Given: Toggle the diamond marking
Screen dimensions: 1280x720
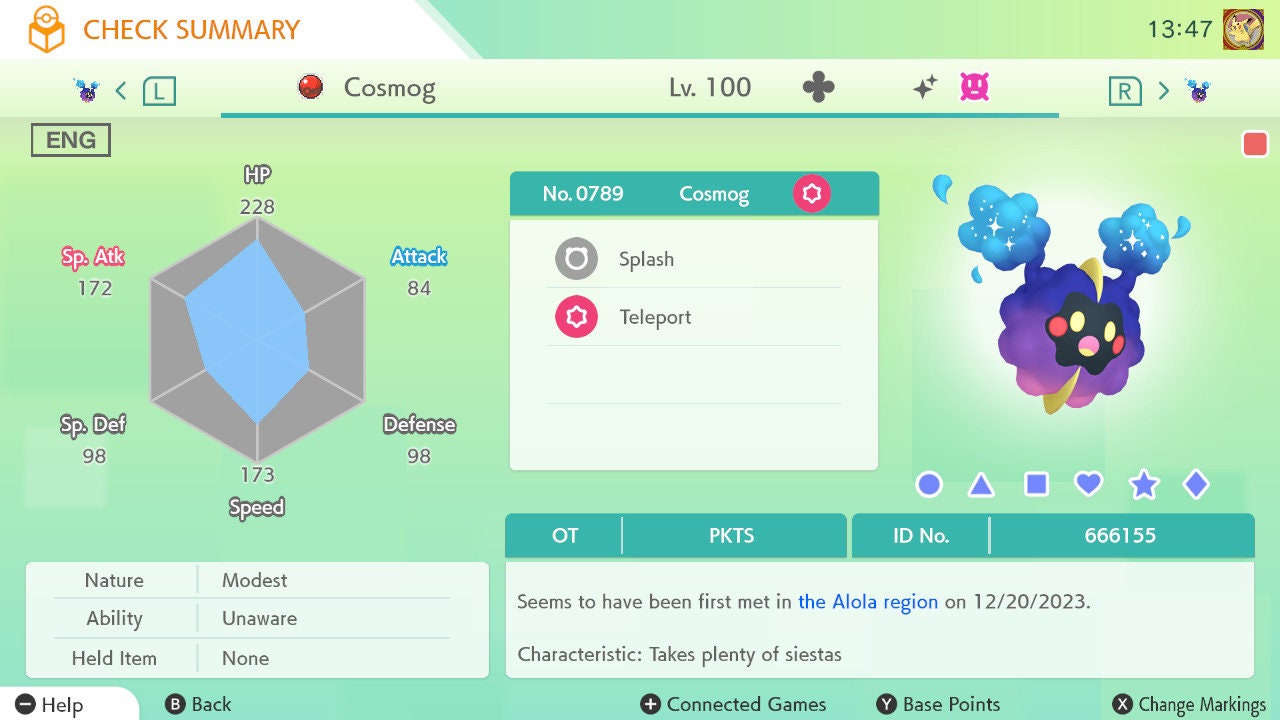Looking at the screenshot, I should [1196, 485].
